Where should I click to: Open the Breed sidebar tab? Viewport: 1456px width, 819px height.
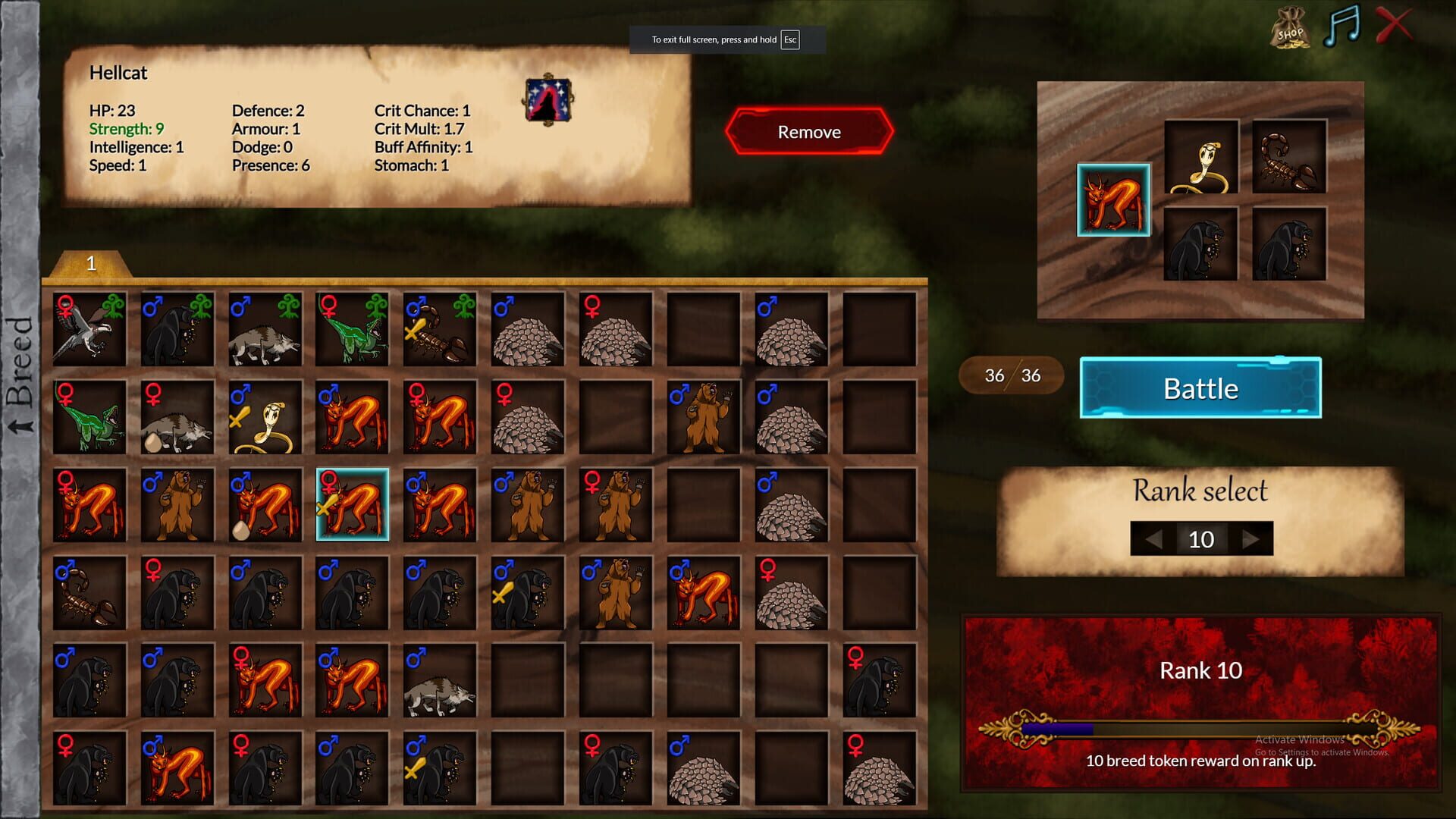coord(19,364)
